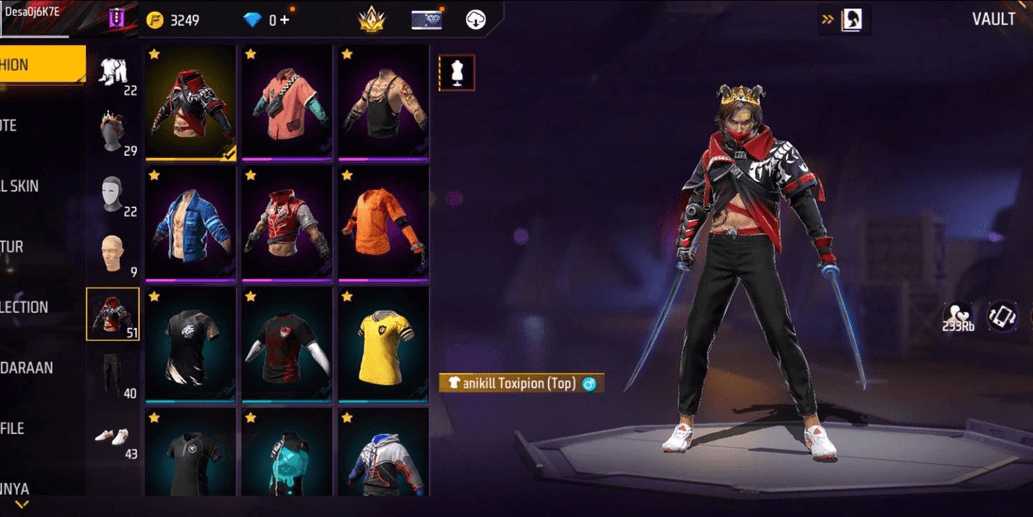Viewport: 1033px width, 517px height.
Task: Open the white sneakers shoes category
Action: [x=114, y=437]
